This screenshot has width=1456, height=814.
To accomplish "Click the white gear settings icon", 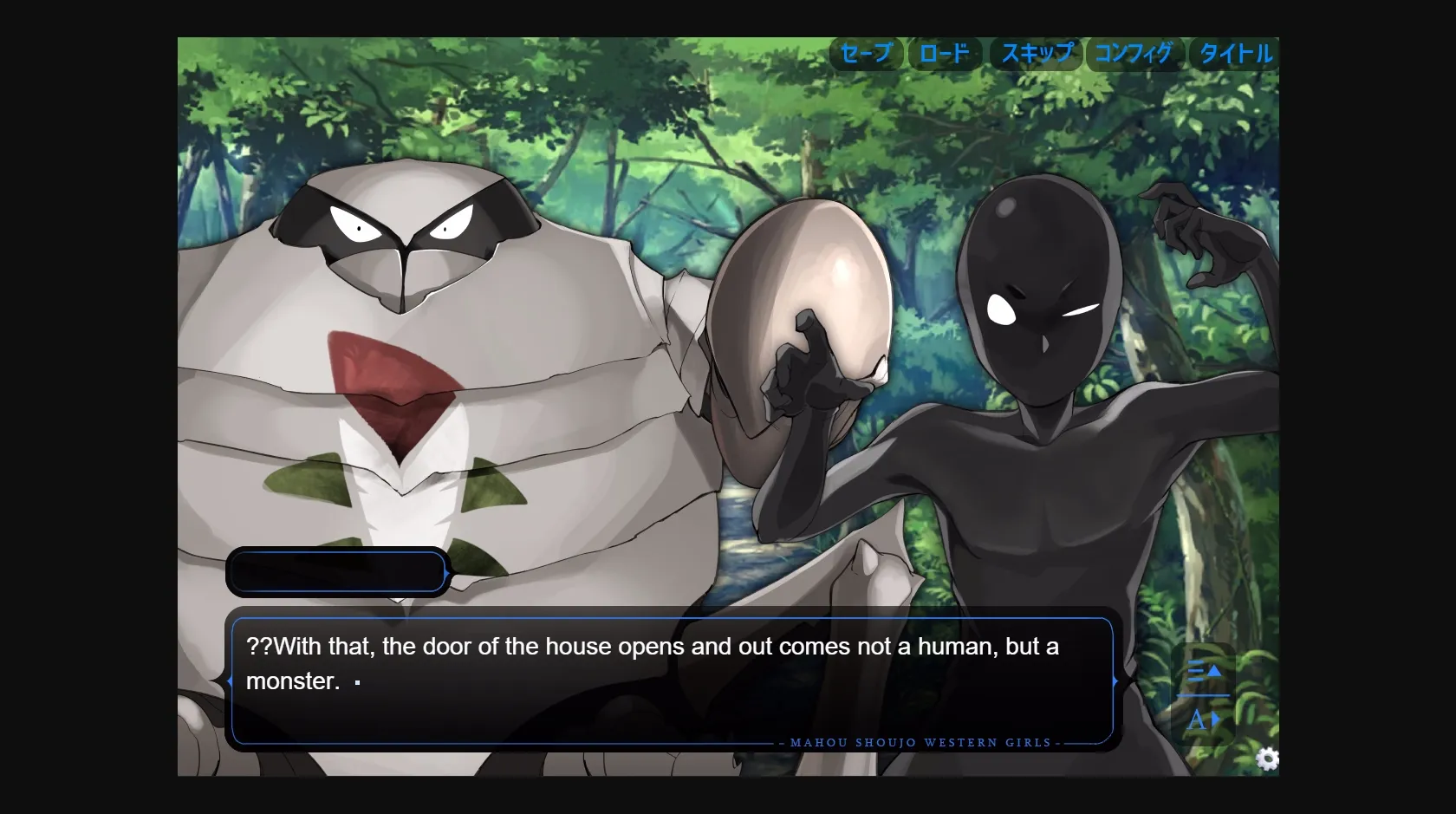I will (1267, 759).
